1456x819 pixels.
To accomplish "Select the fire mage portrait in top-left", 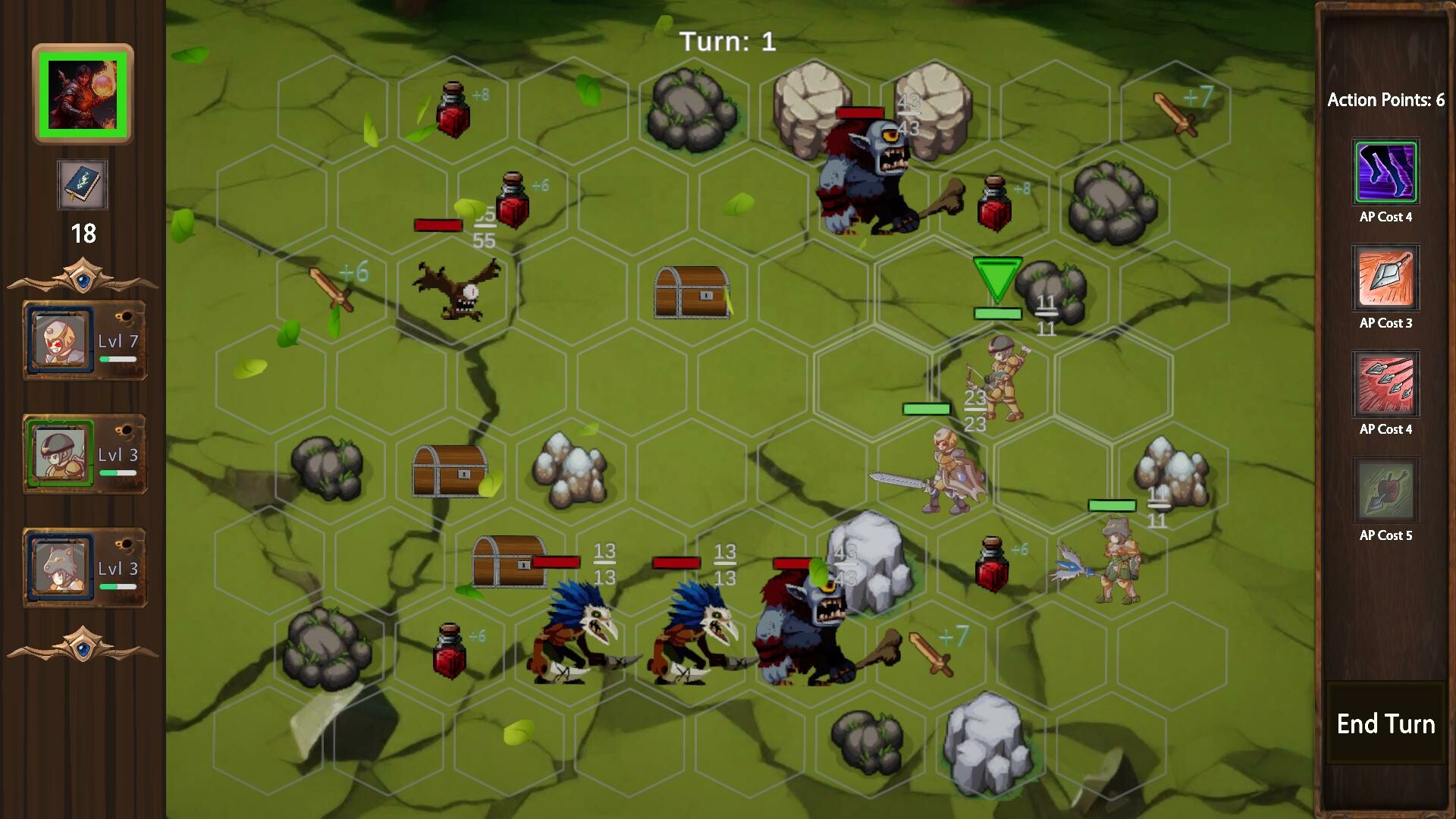I will (x=83, y=93).
